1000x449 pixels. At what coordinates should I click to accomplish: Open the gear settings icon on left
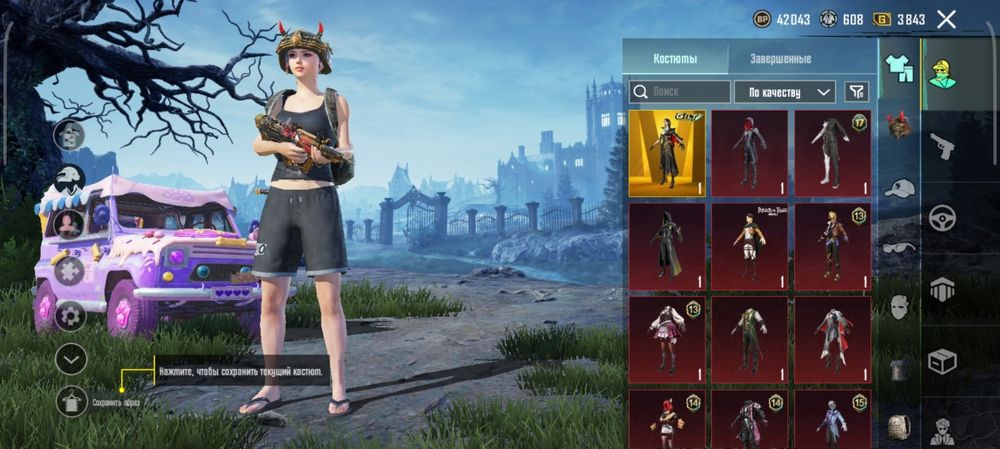71,316
